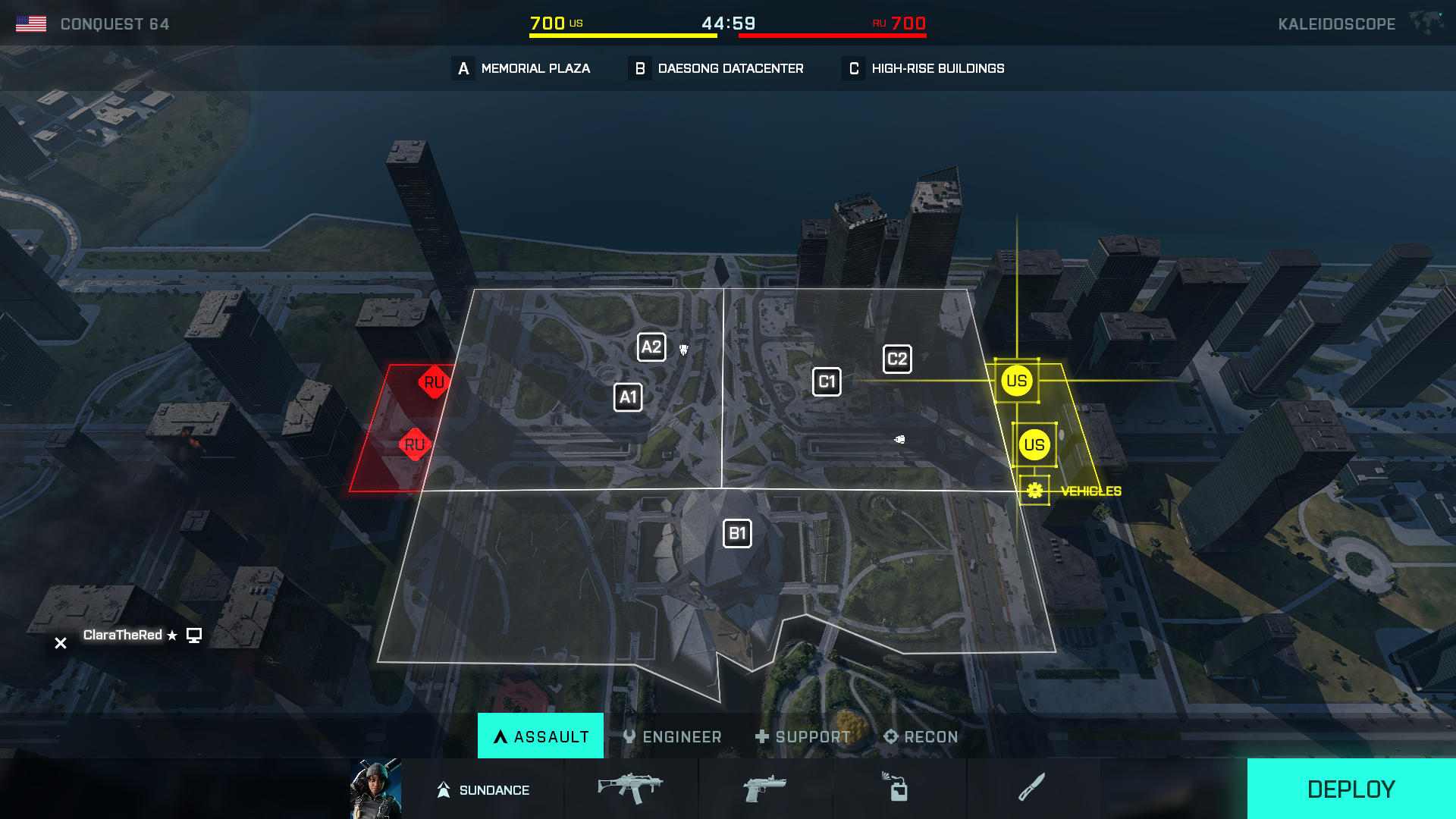Open the minimap overview icon beside Kaleidoscope
The image size is (1456, 819).
[1427, 23]
